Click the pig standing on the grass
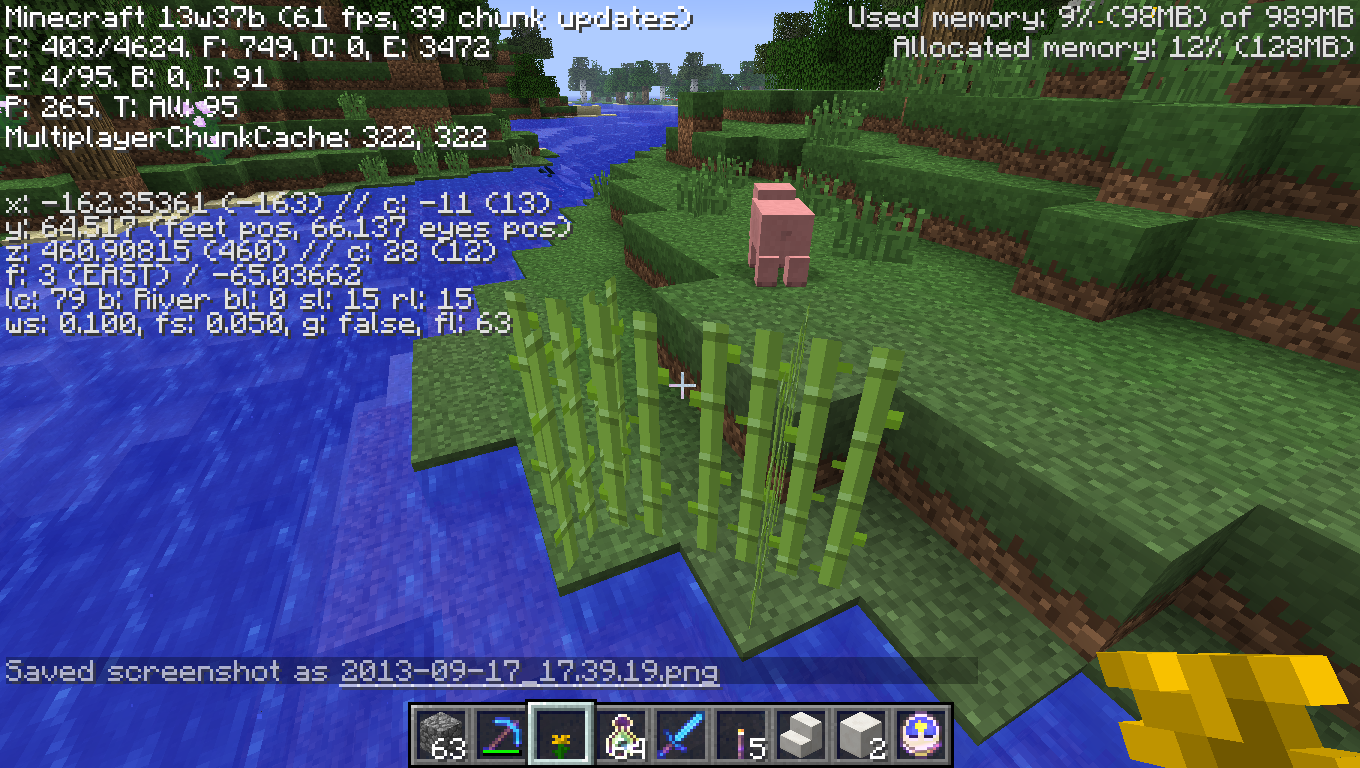 coord(783,230)
